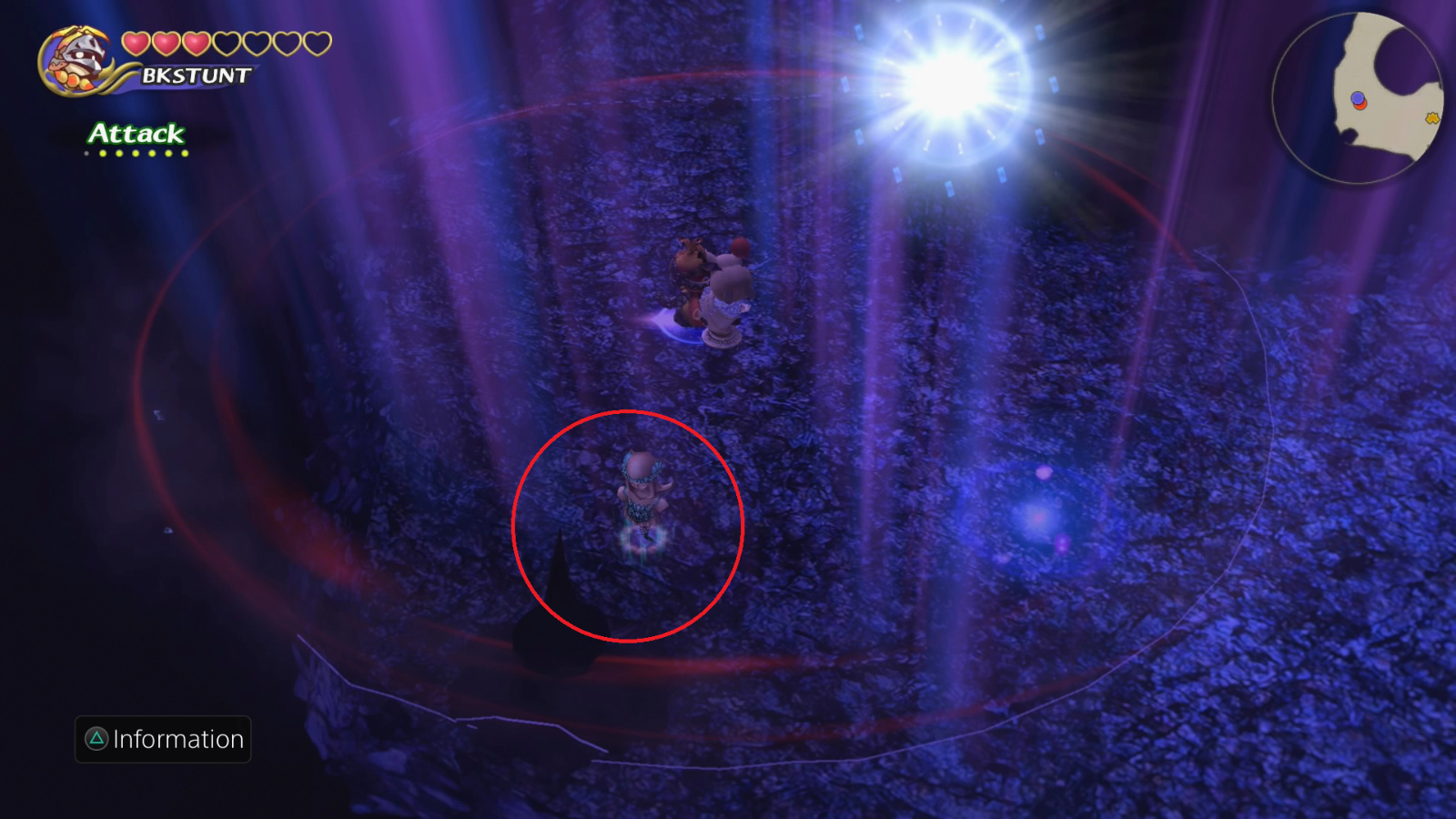The height and width of the screenshot is (819, 1456).
Task: Click the yellow star marker on the minimap
Action: coord(1432,117)
